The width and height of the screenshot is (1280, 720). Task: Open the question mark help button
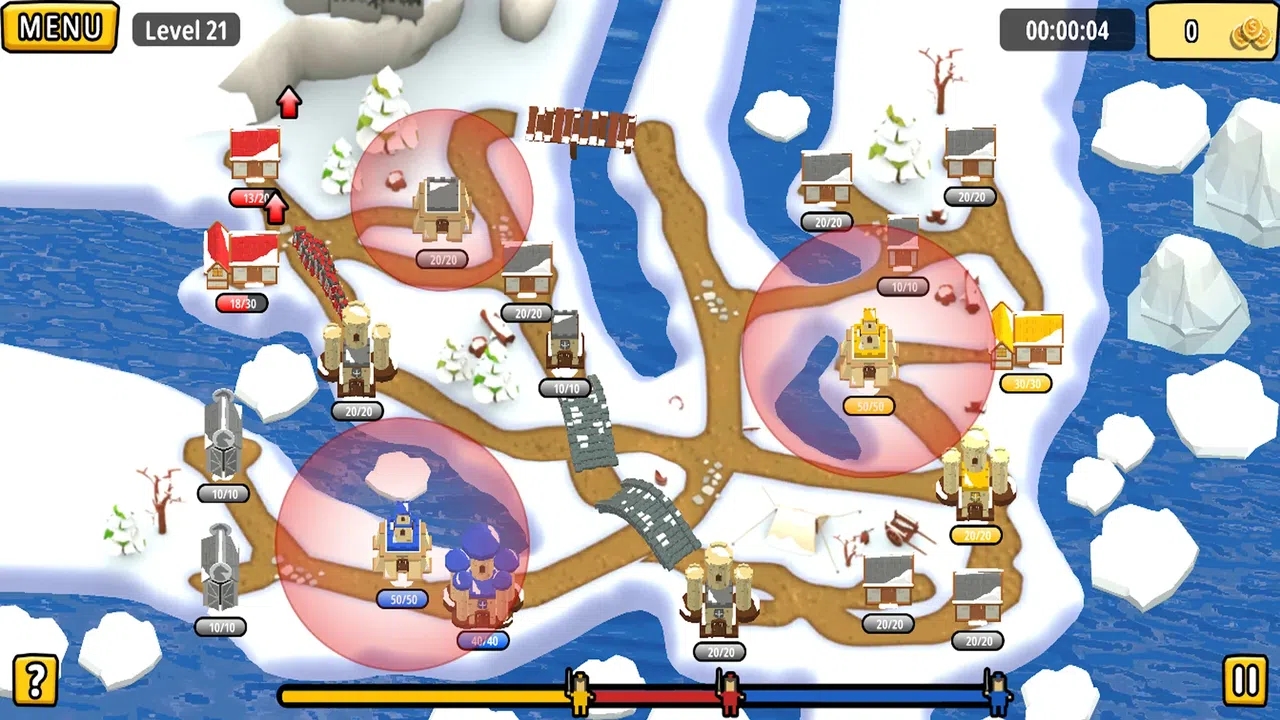click(x=35, y=680)
